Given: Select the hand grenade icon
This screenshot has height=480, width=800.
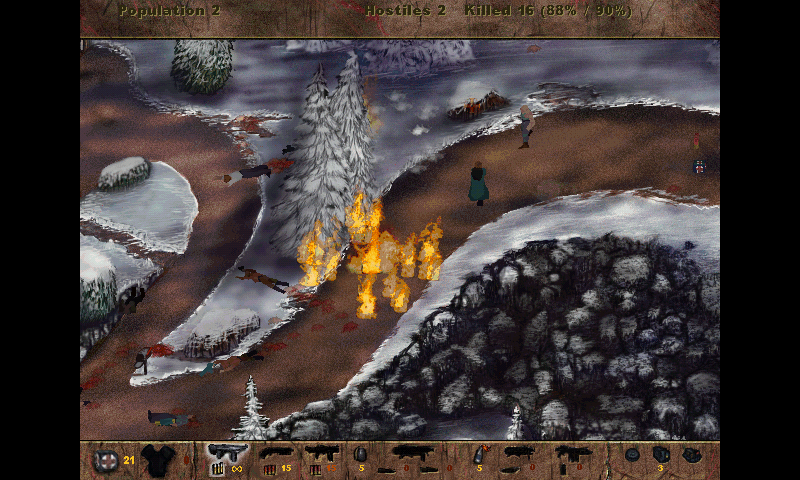Looking at the screenshot, I should pyautogui.click(x=360, y=455).
